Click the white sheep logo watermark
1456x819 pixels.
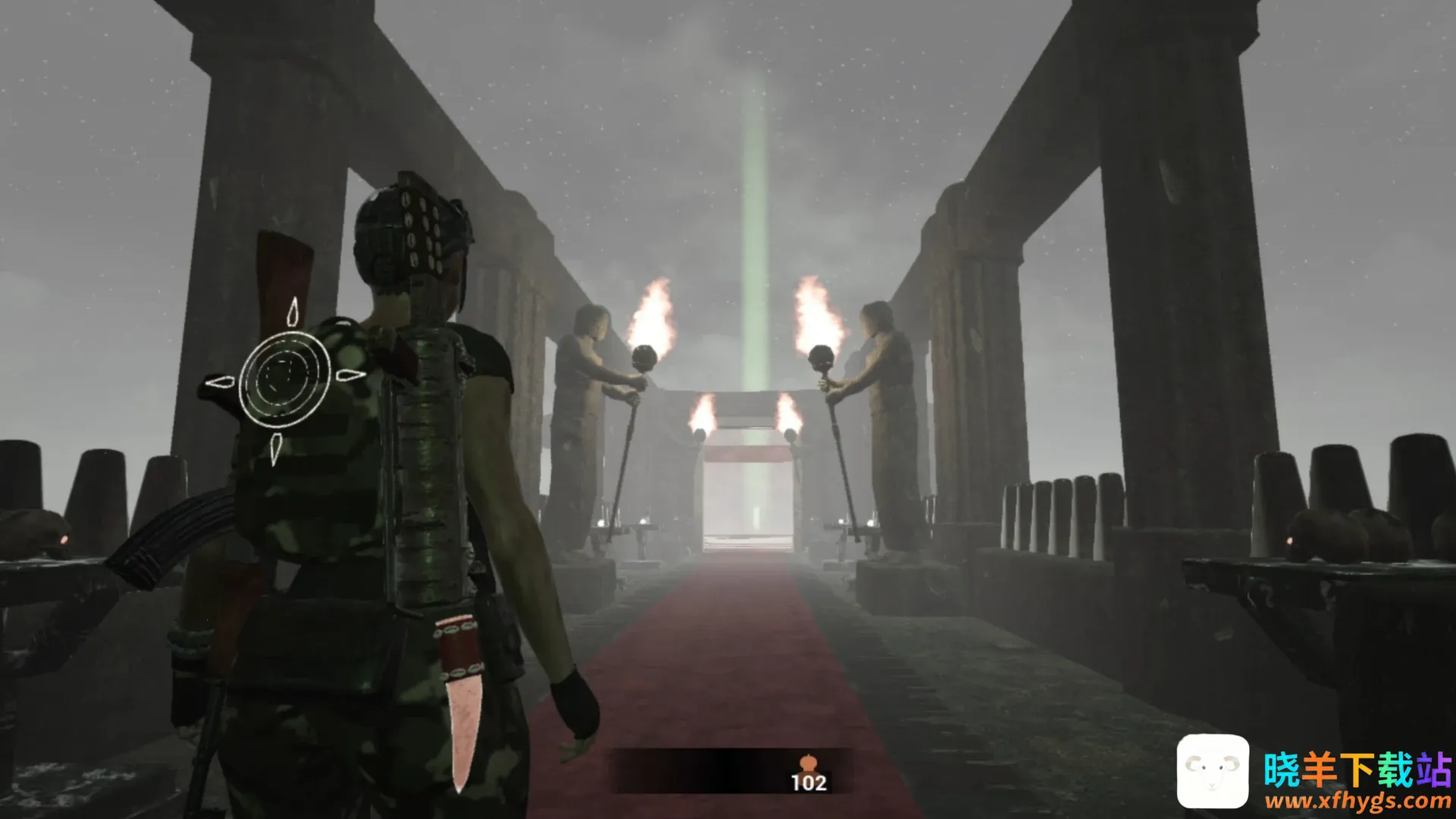(1213, 770)
